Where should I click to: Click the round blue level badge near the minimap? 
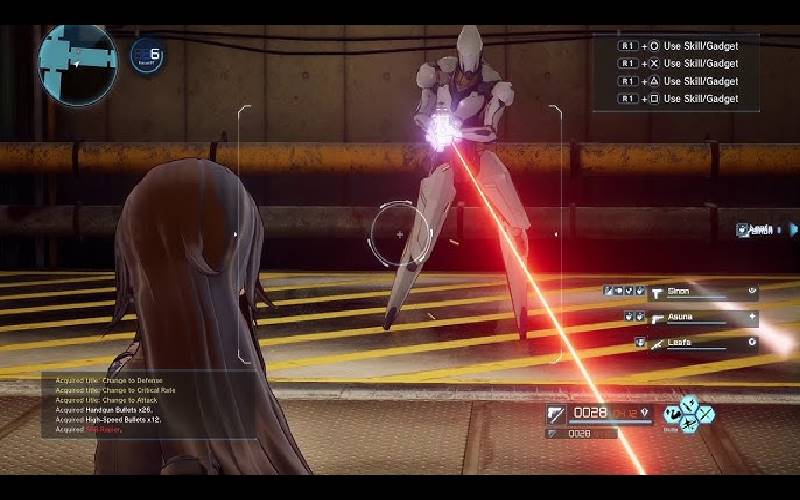(x=148, y=58)
